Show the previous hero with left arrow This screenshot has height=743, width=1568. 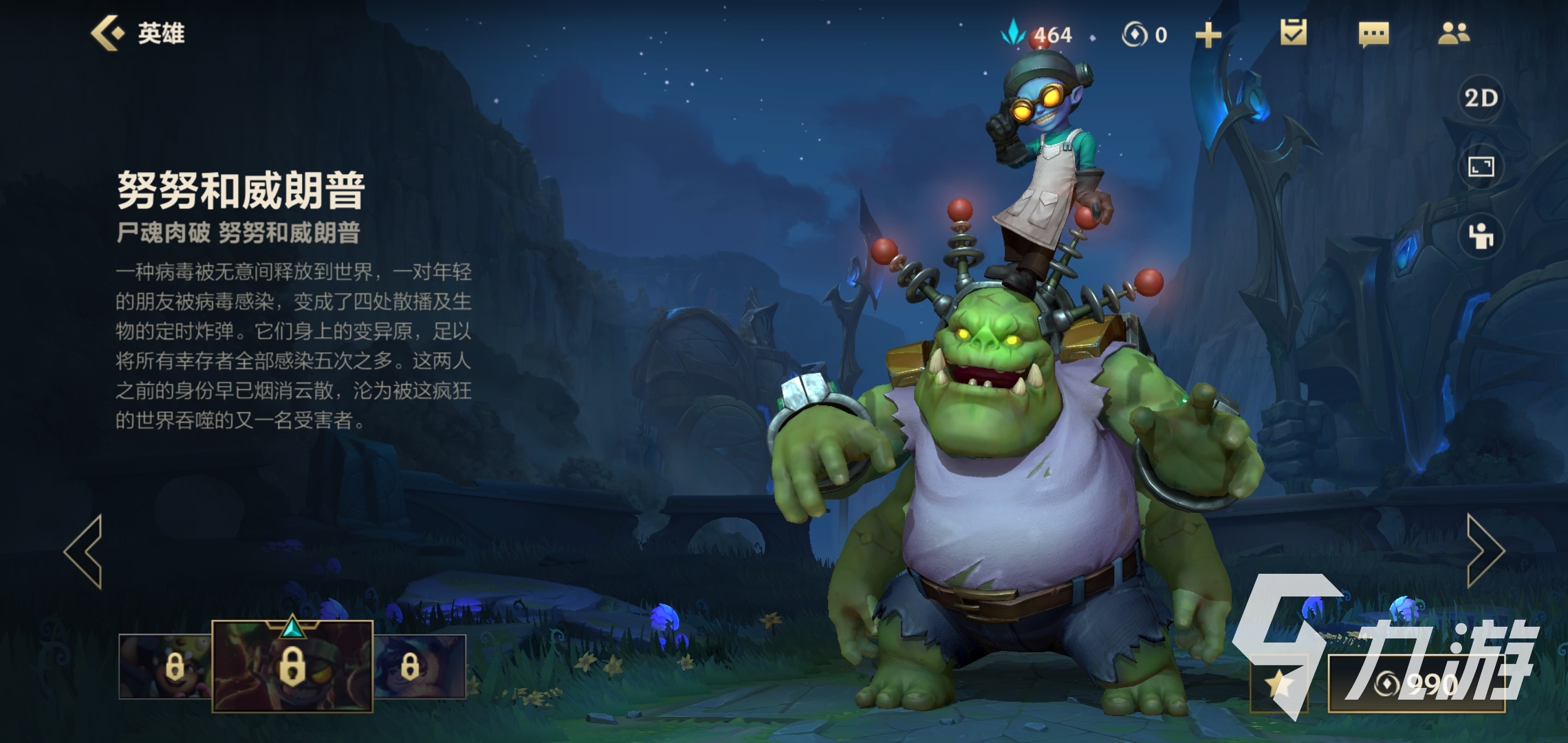[84, 551]
